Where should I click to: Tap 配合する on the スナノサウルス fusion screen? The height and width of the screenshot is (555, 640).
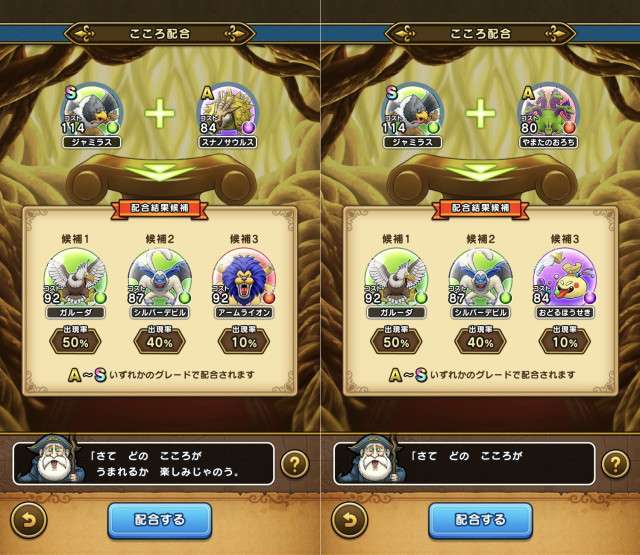(x=160, y=520)
